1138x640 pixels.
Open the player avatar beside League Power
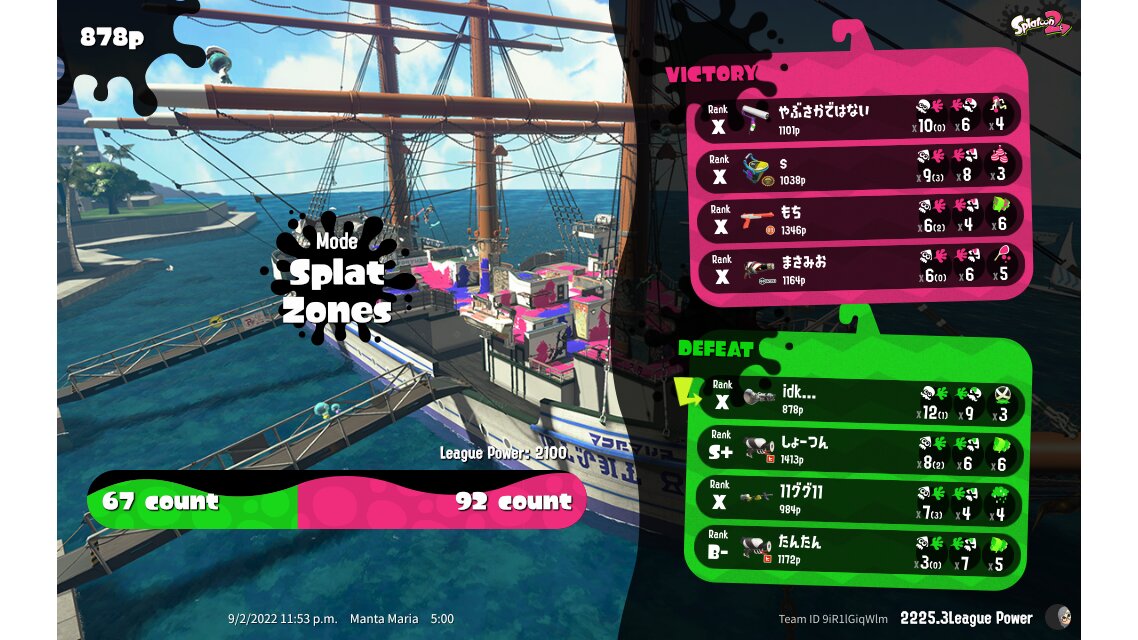[1057, 617]
